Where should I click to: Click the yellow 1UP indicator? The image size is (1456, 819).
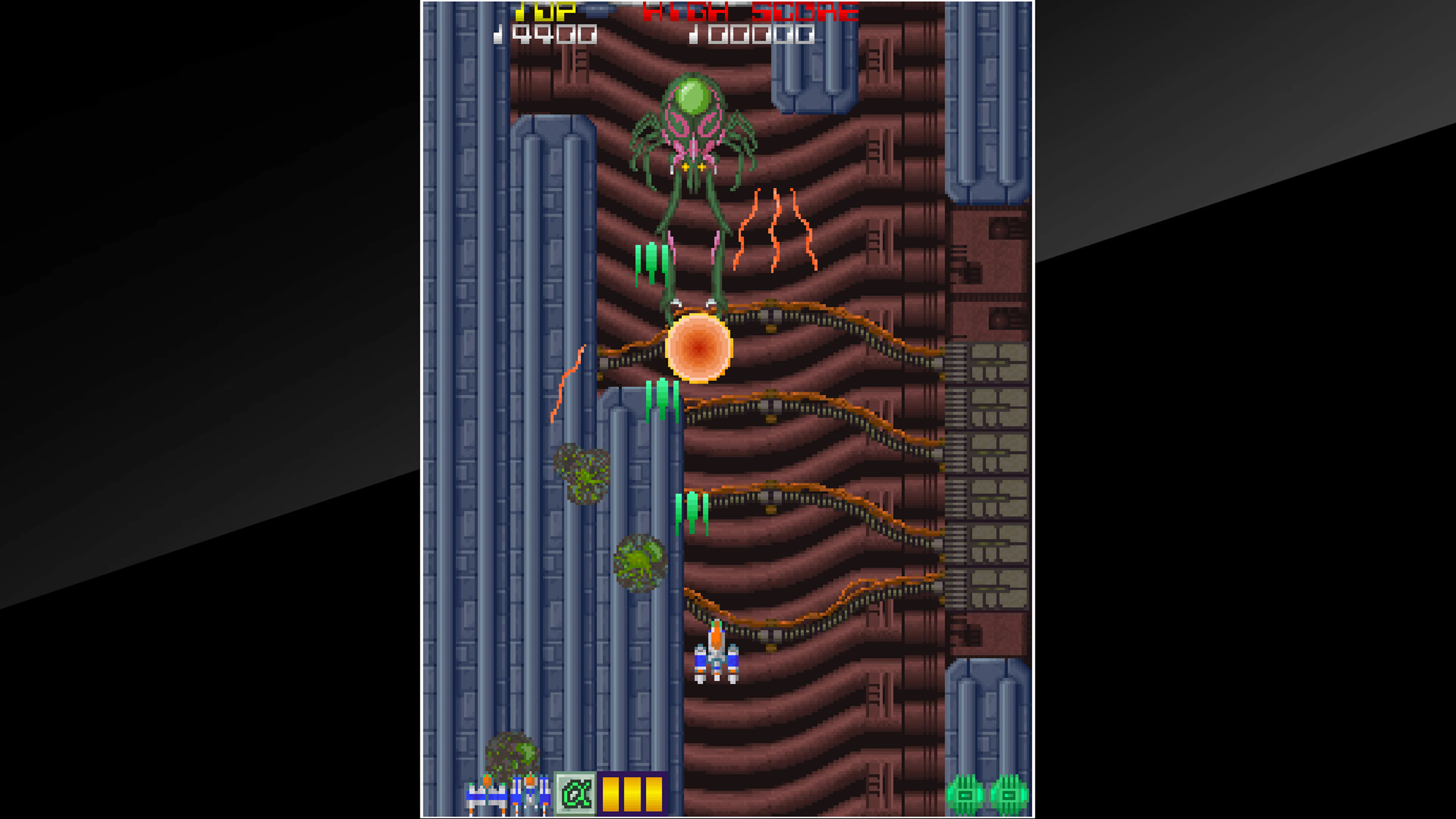(x=546, y=11)
